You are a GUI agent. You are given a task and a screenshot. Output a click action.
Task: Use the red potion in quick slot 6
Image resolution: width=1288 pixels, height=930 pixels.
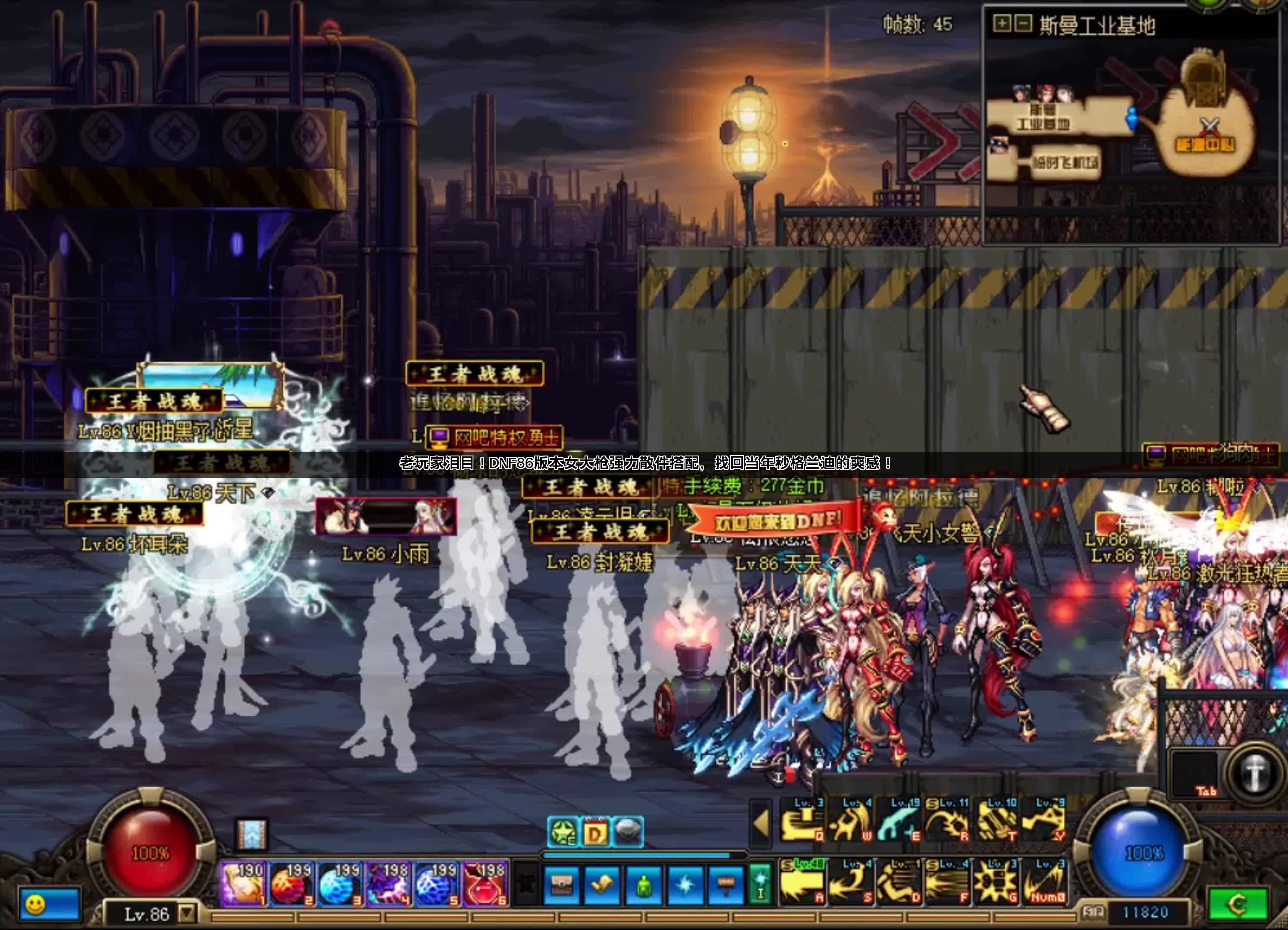[x=485, y=883]
